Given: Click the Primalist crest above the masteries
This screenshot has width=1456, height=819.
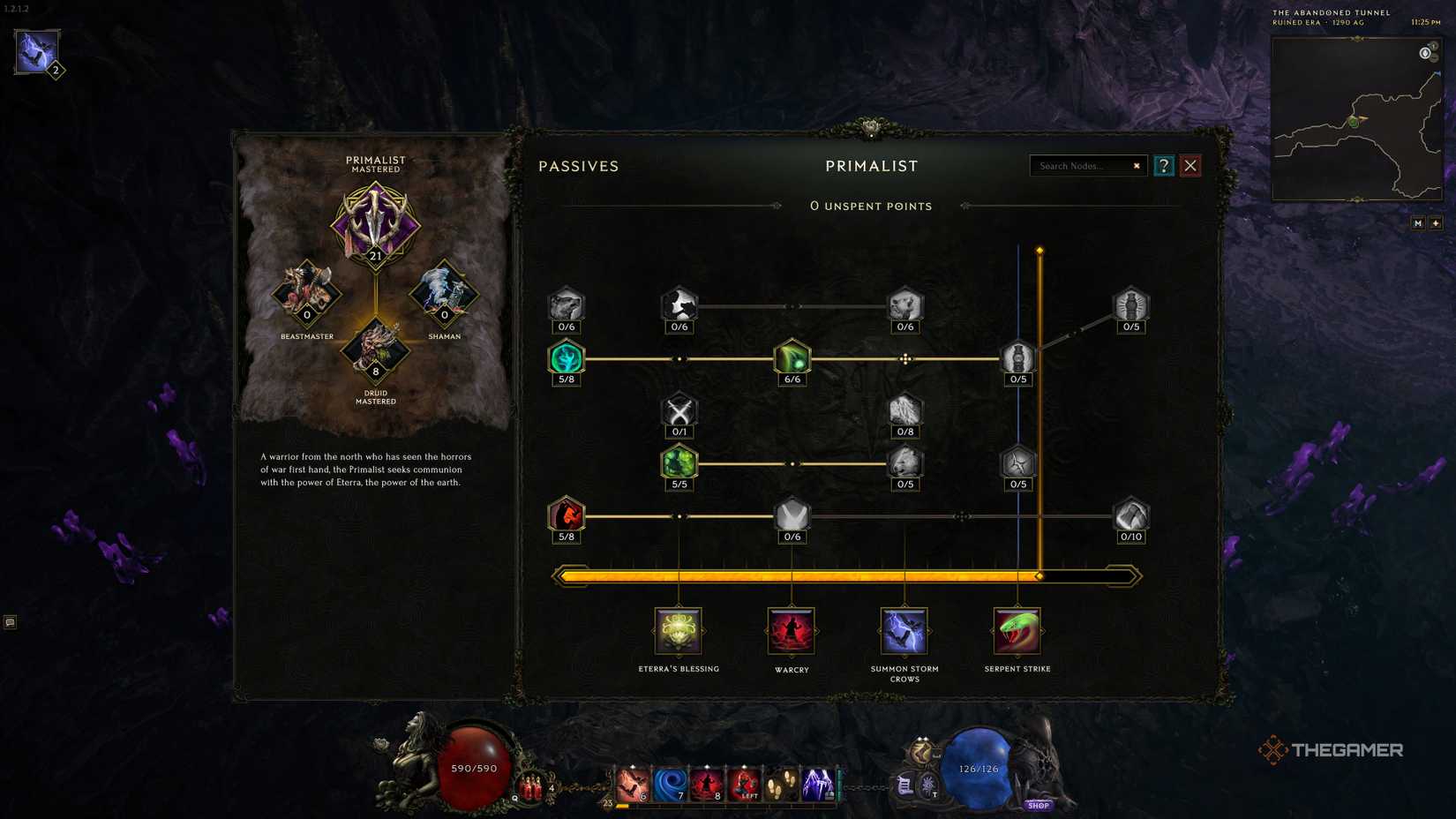Looking at the screenshot, I should 376,226.
